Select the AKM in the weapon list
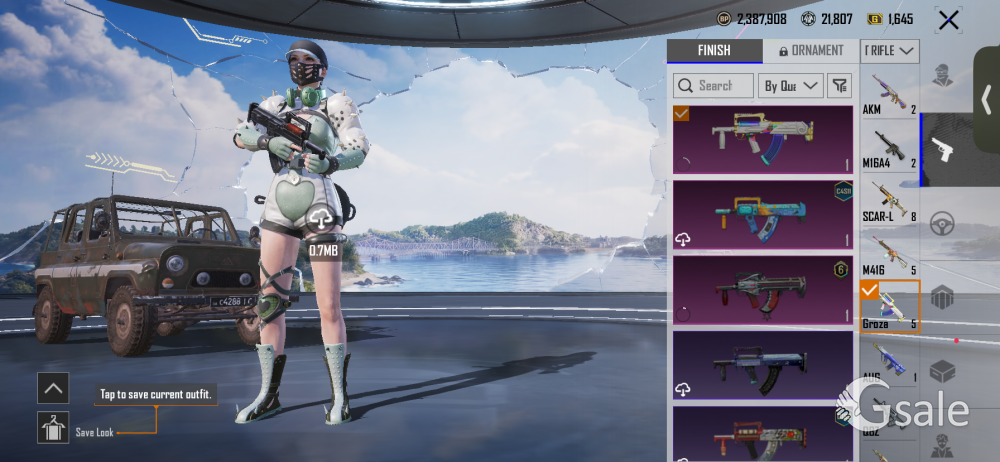The height and width of the screenshot is (462, 1000). [x=889, y=94]
